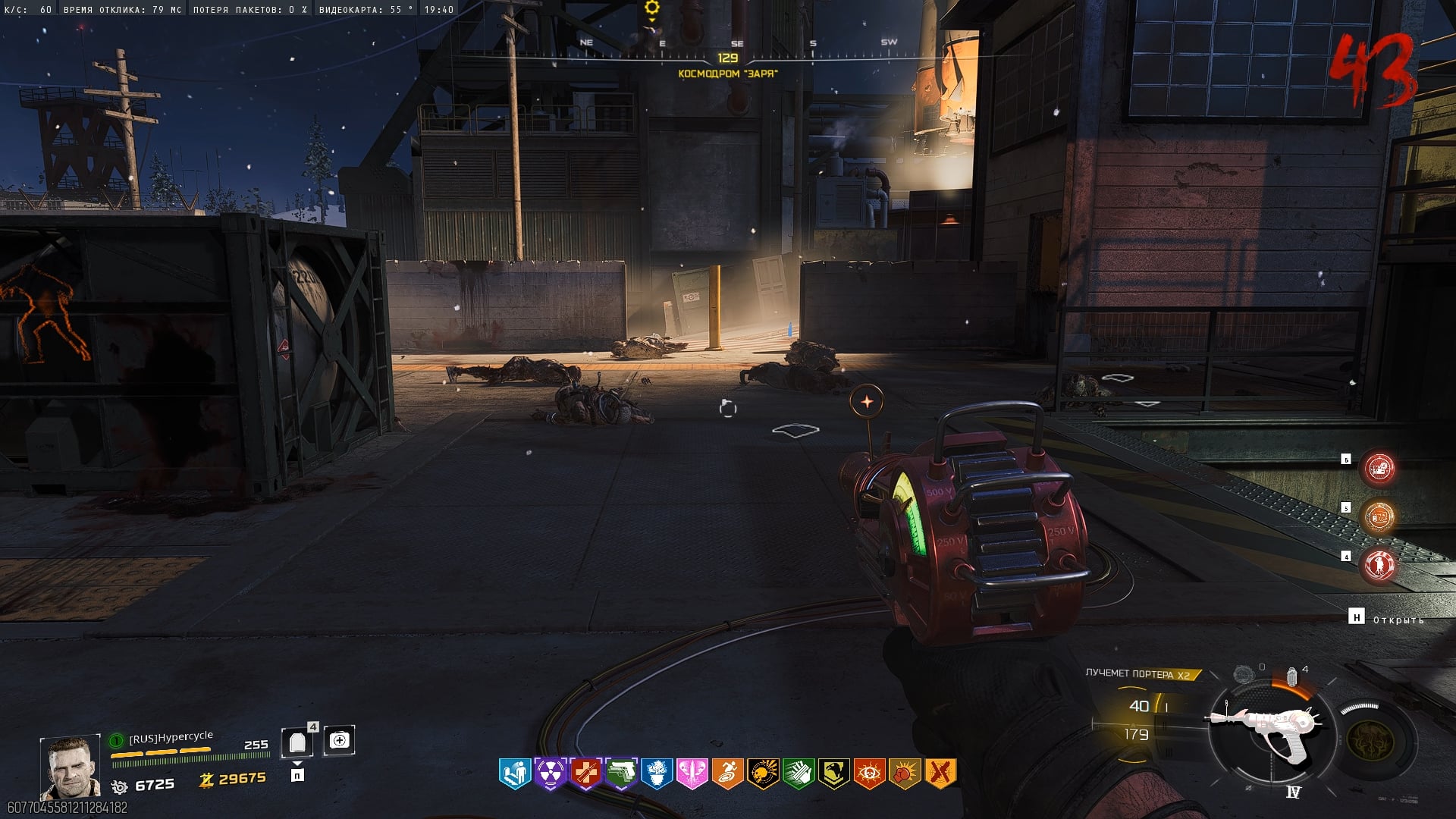Click the [RUS]Hypercycle operator portrait
The width and height of the screenshot is (1456, 819).
pos(70,766)
